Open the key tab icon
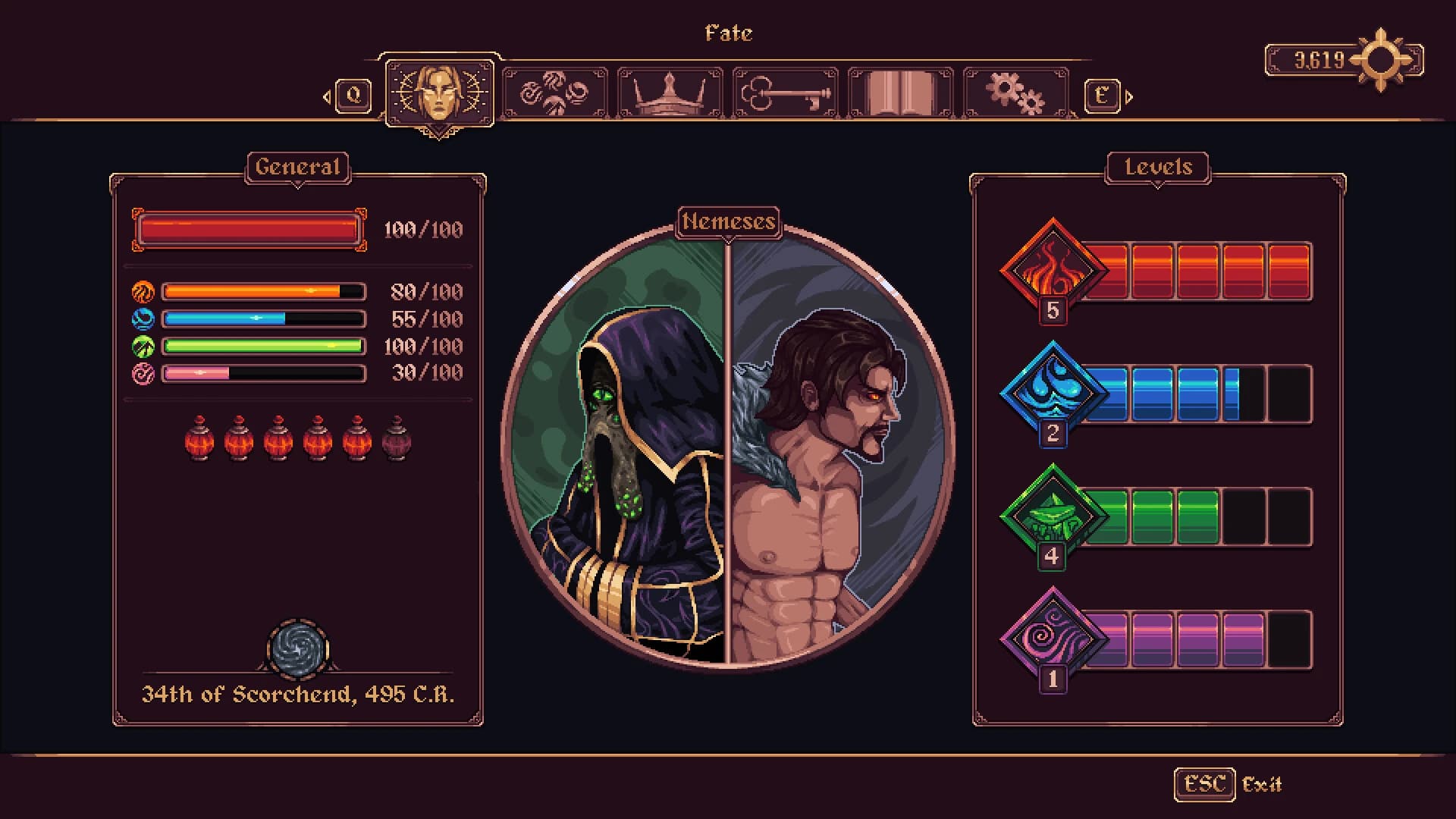 783,91
